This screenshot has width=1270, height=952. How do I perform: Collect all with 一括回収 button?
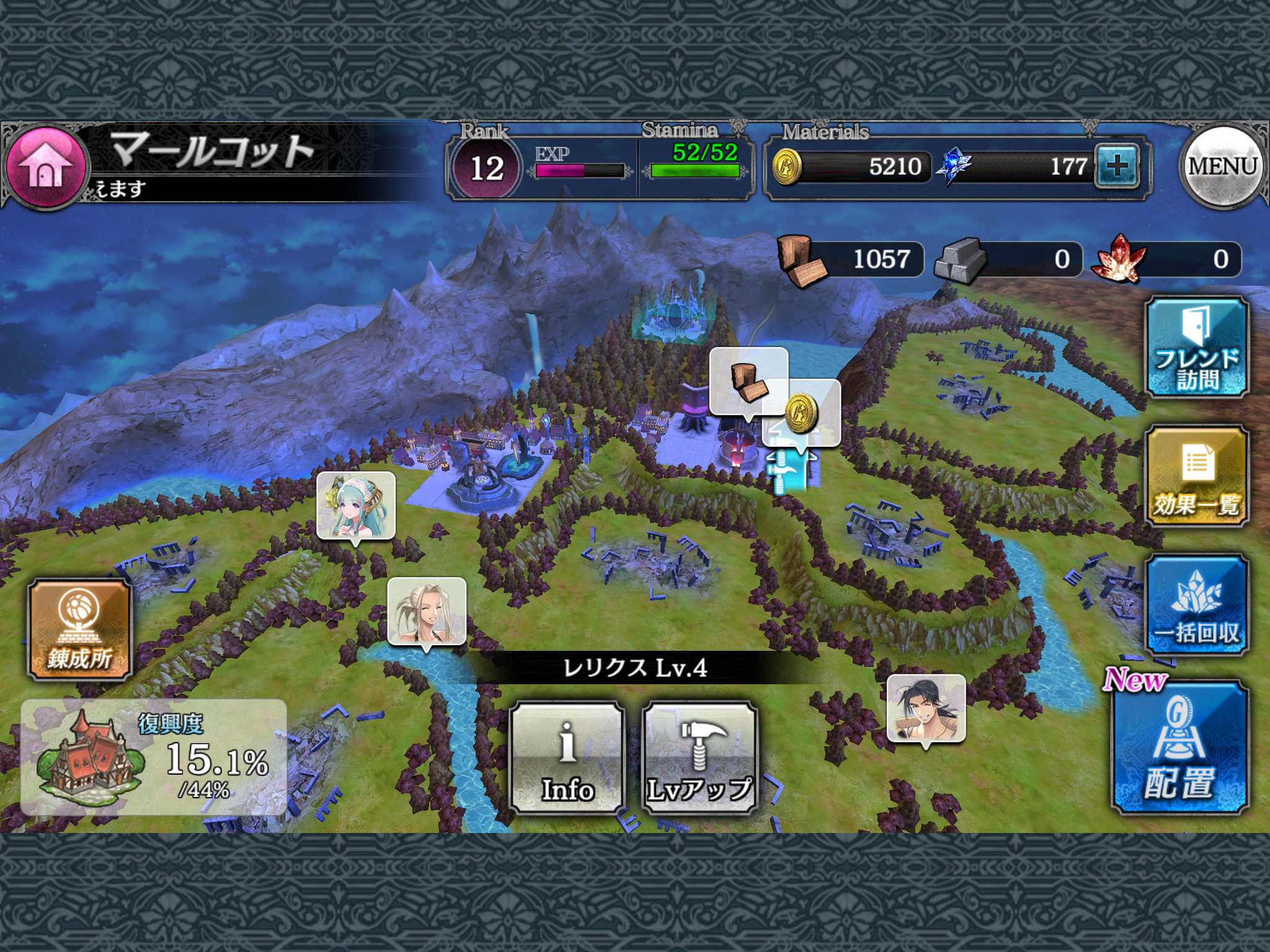pos(1196,605)
